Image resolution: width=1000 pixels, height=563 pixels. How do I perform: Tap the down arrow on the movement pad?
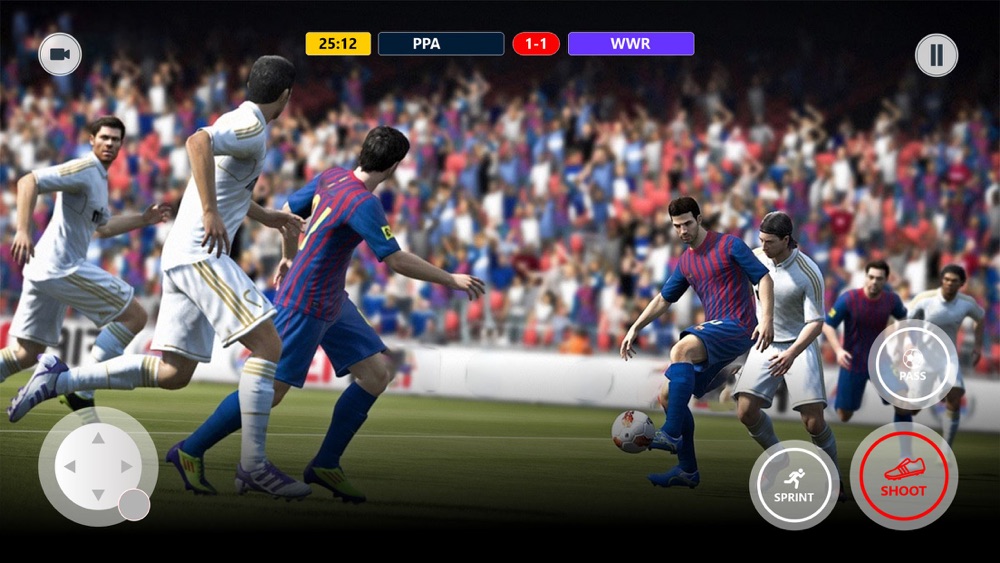click(x=98, y=495)
